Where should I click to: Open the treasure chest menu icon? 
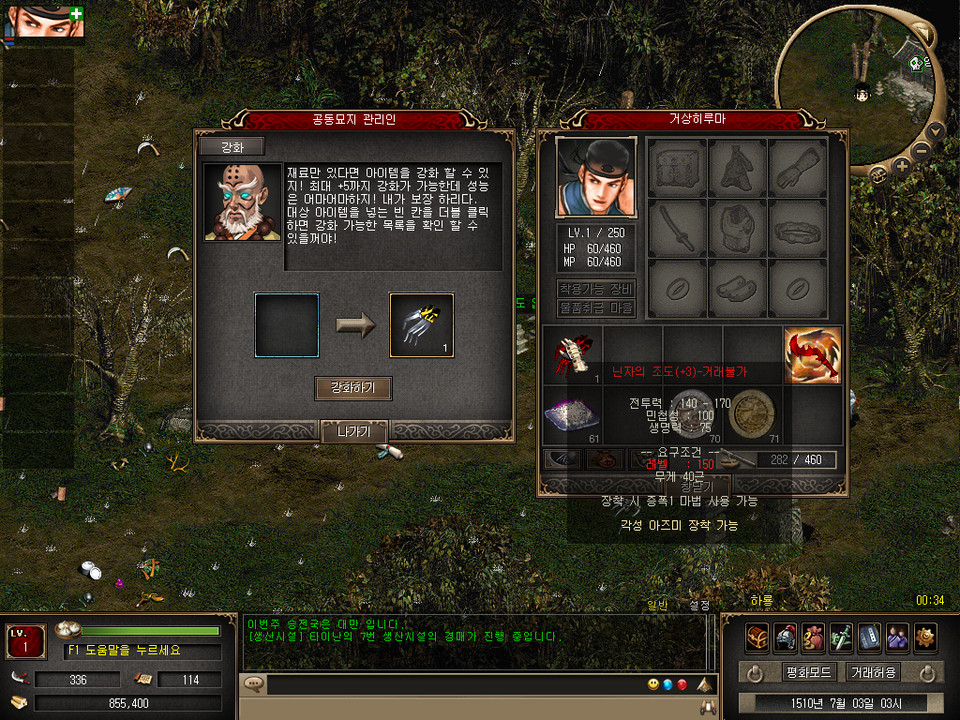pyautogui.click(x=757, y=637)
